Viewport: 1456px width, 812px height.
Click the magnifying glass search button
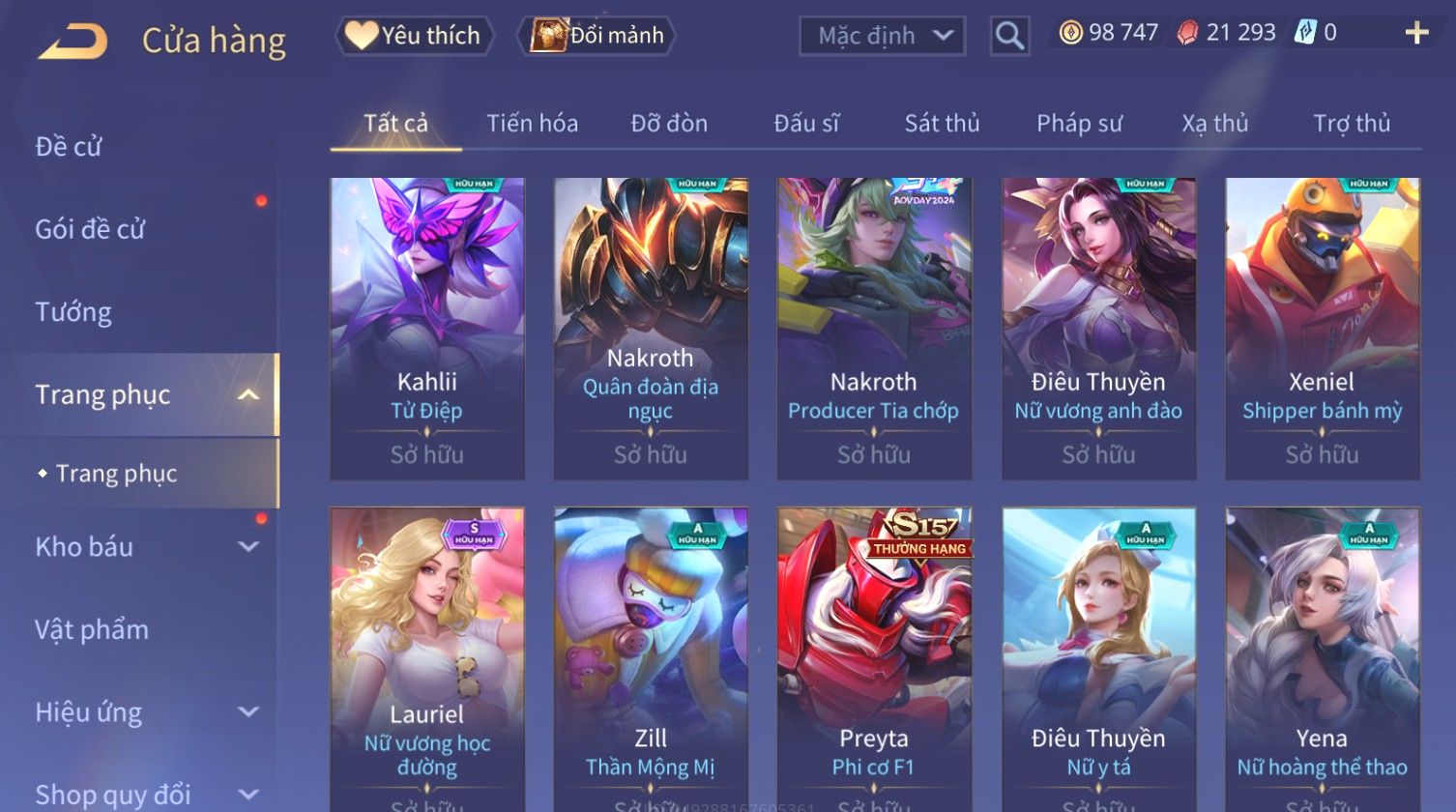[x=1009, y=36]
